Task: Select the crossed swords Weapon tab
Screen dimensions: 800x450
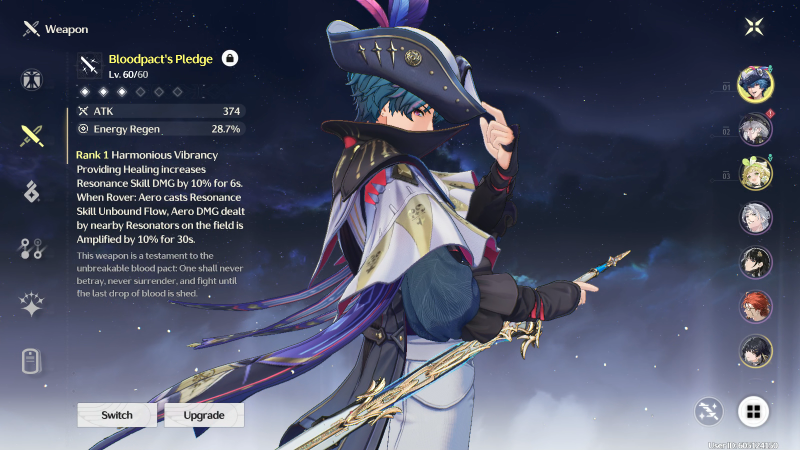Action: pos(31,137)
